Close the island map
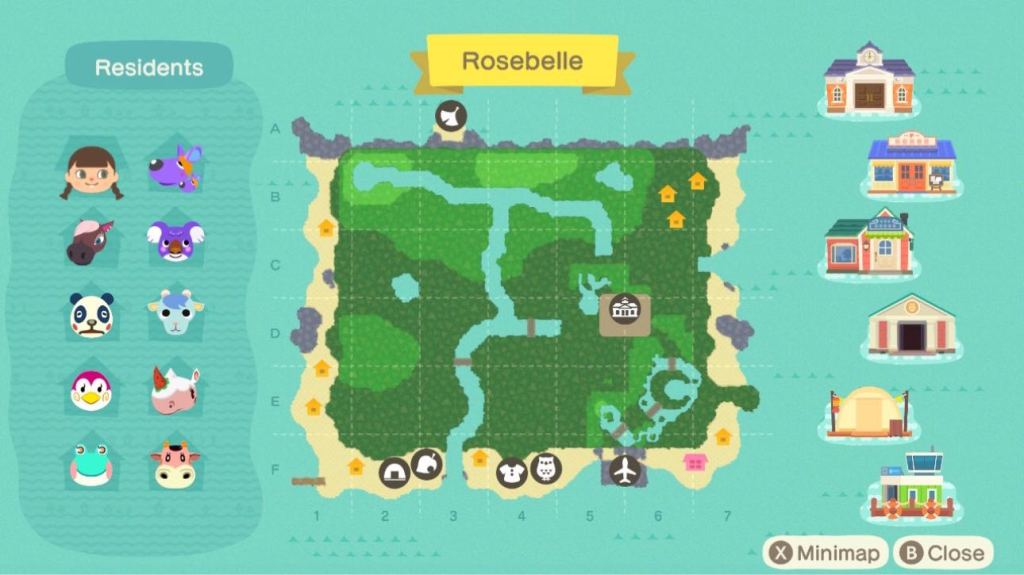 click(944, 552)
